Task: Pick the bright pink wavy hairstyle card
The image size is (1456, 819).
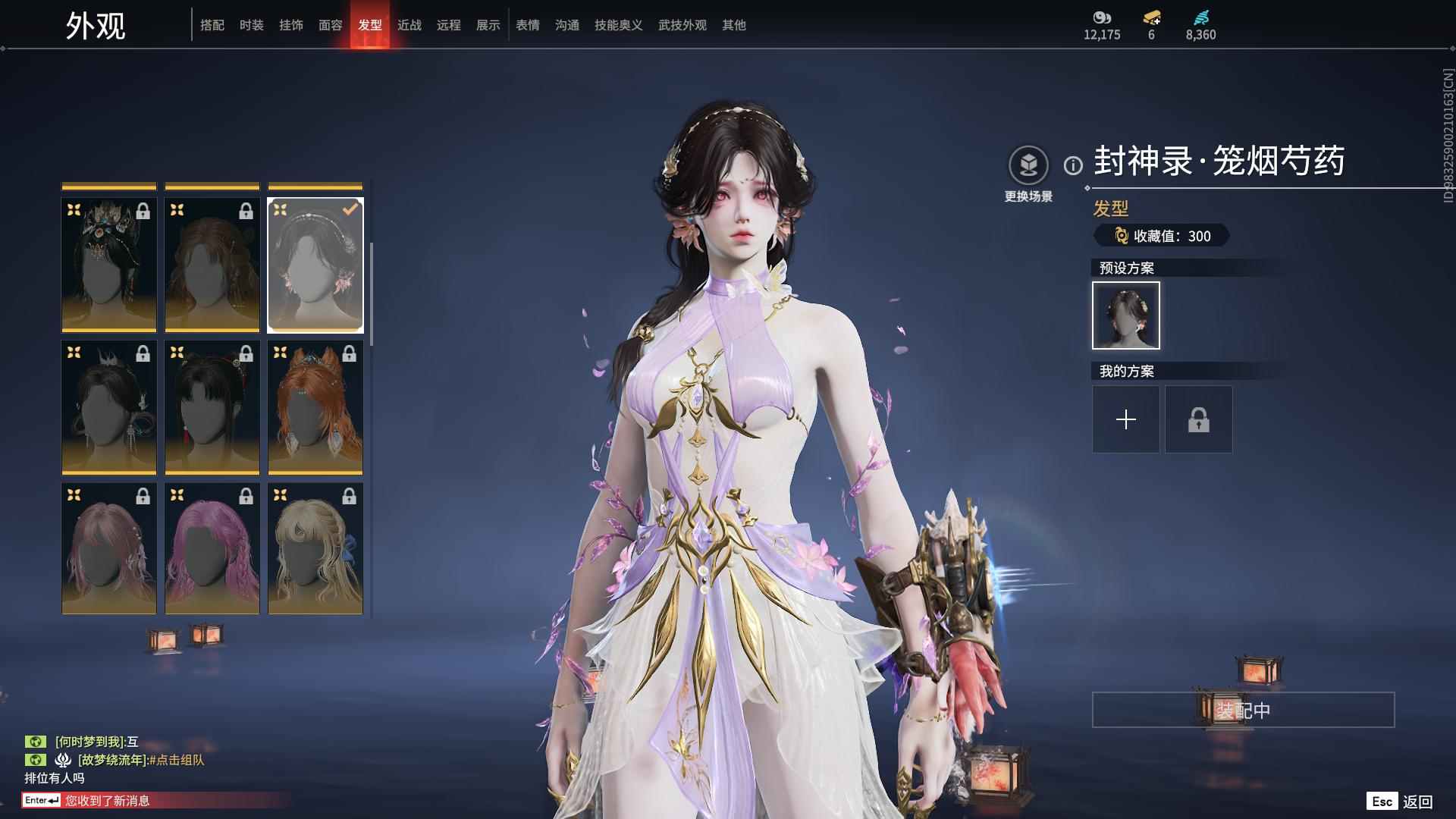Action: 212,548
